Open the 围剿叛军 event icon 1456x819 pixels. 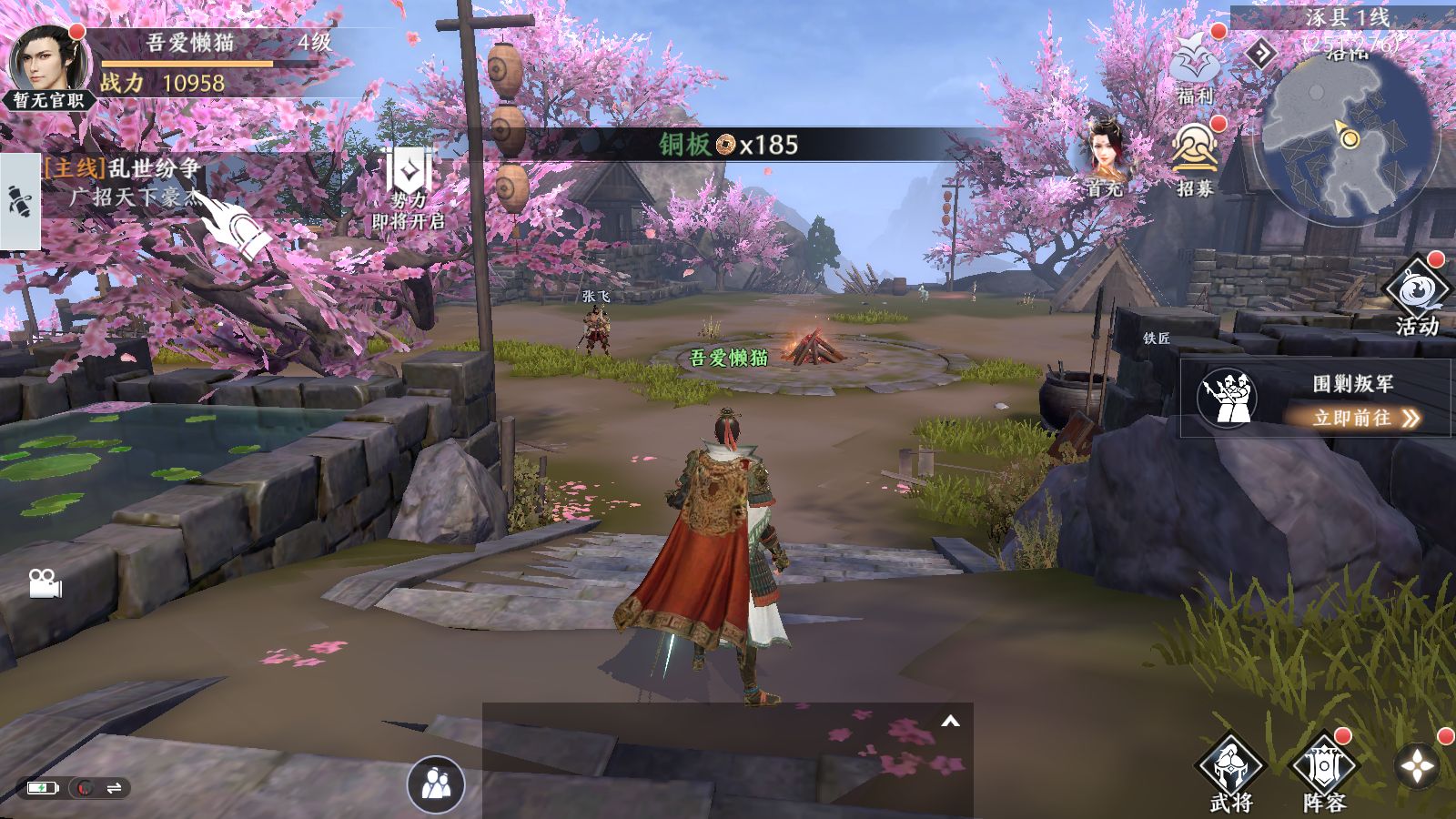(x=1227, y=397)
